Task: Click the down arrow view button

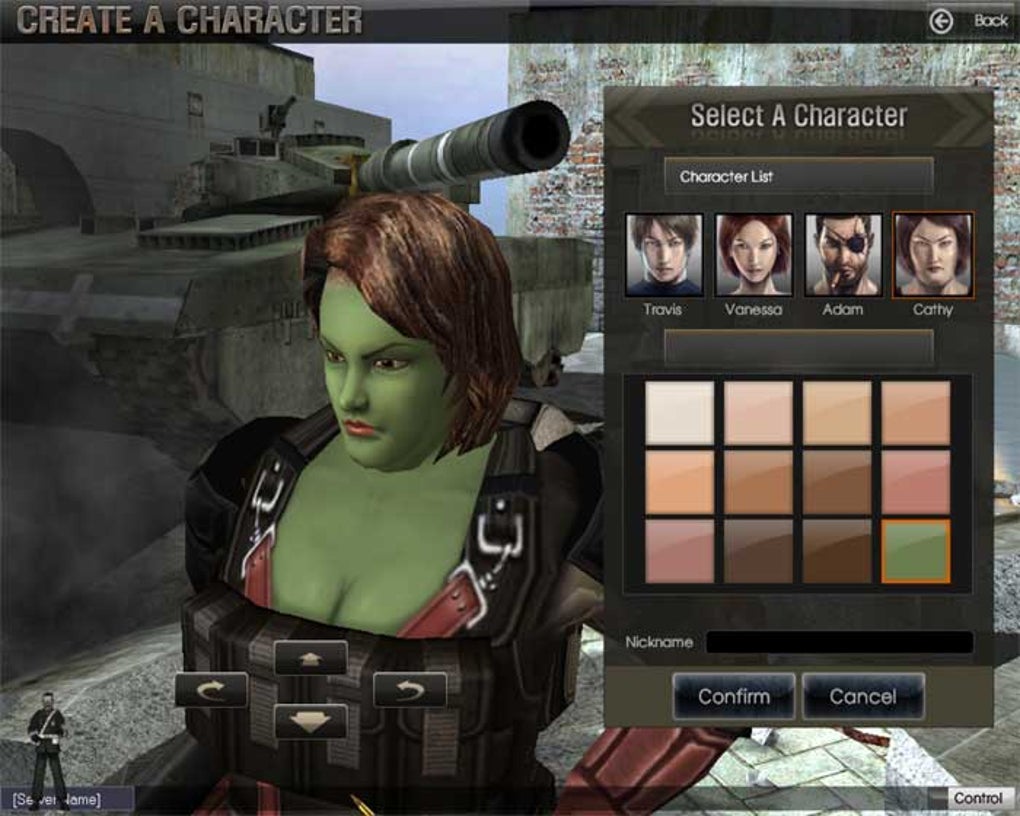Action: tap(310, 721)
